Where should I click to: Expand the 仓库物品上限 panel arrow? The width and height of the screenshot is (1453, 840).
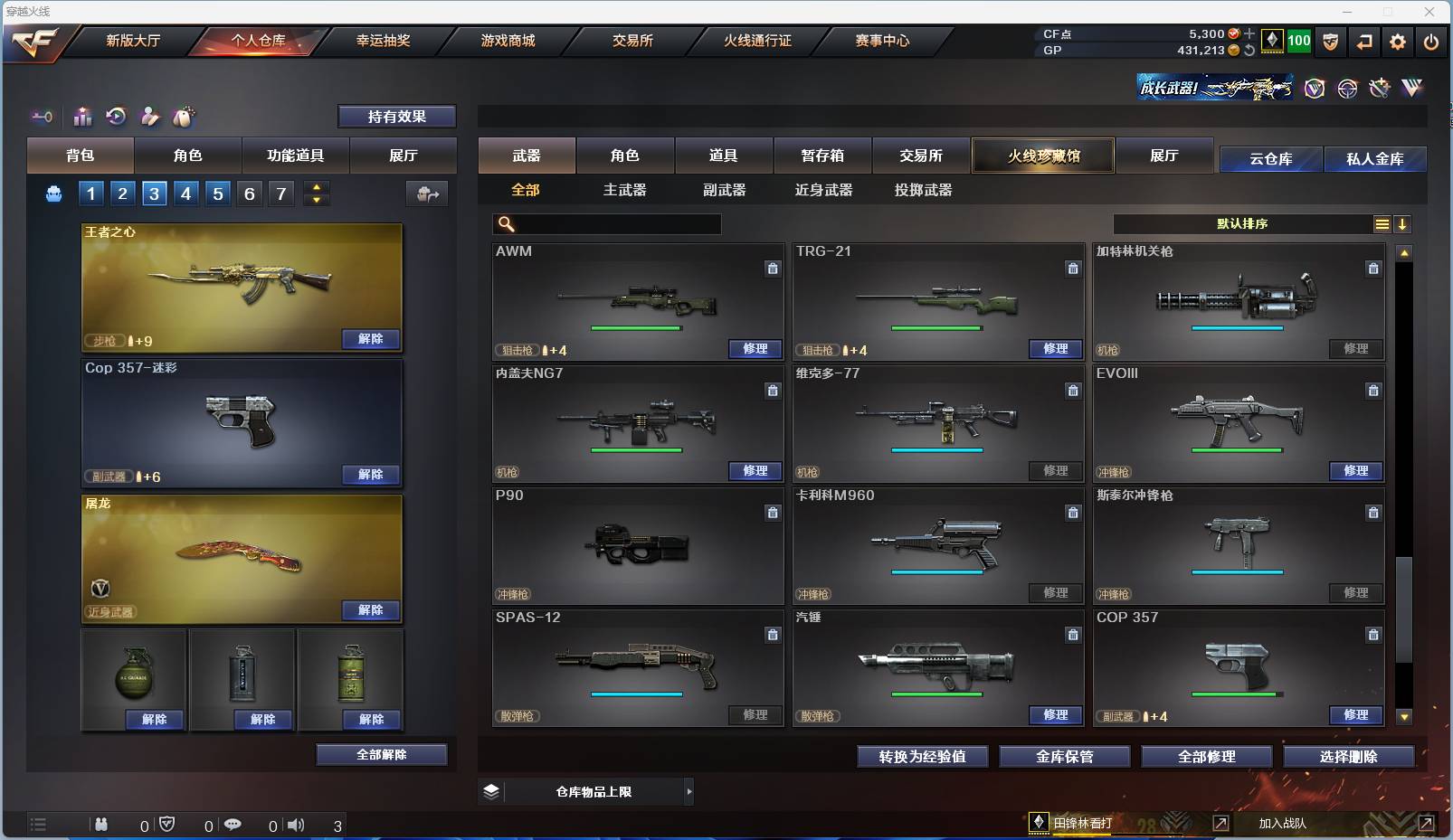(689, 791)
